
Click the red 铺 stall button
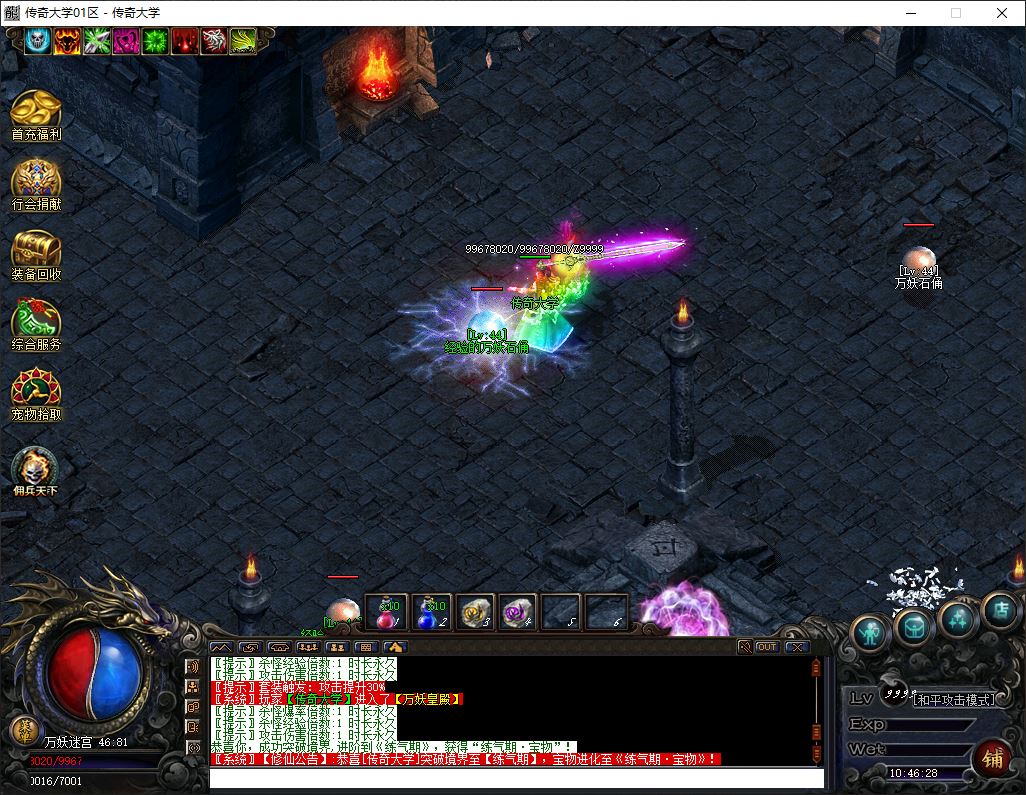[991, 757]
